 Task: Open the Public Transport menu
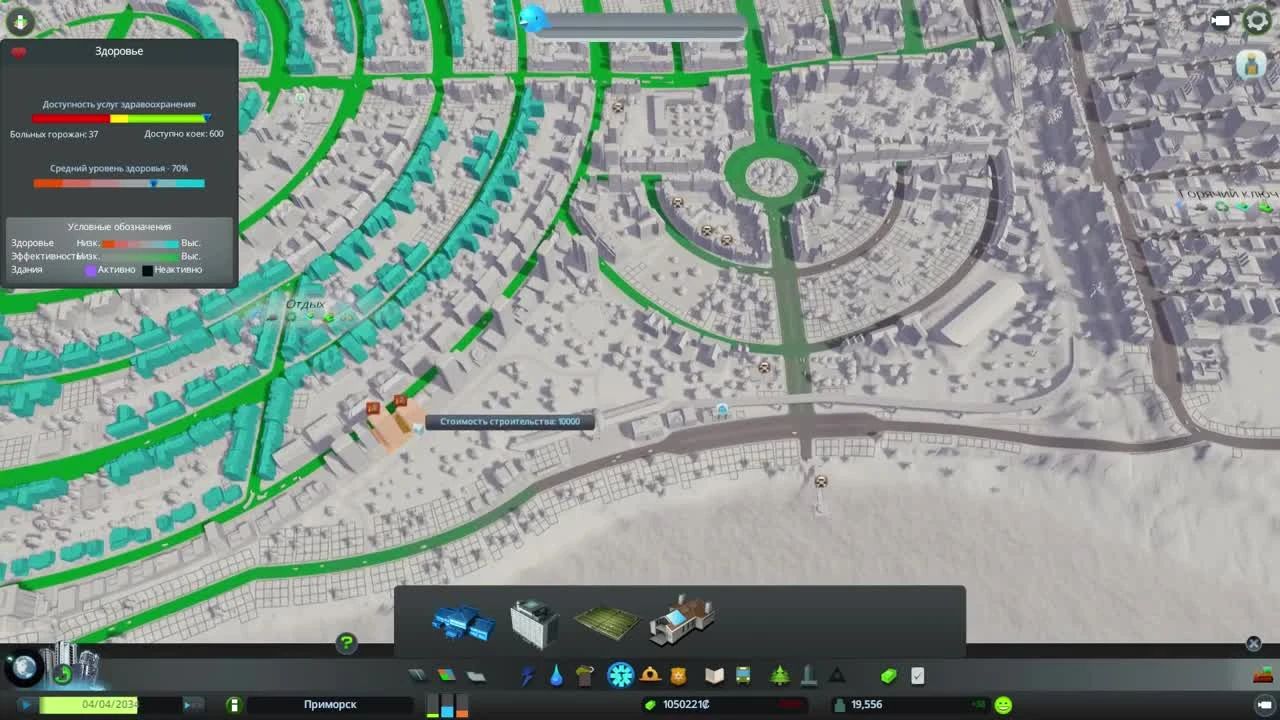744,675
